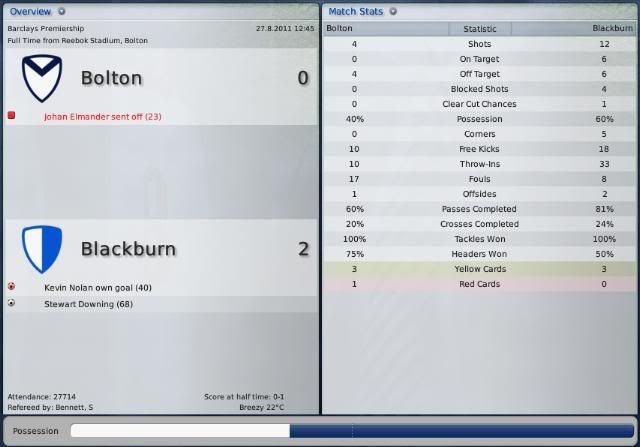Open the Match Stats panel dropdown
The width and height of the screenshot is (640, 447).
pyautogui.click(x=393, y=11)
